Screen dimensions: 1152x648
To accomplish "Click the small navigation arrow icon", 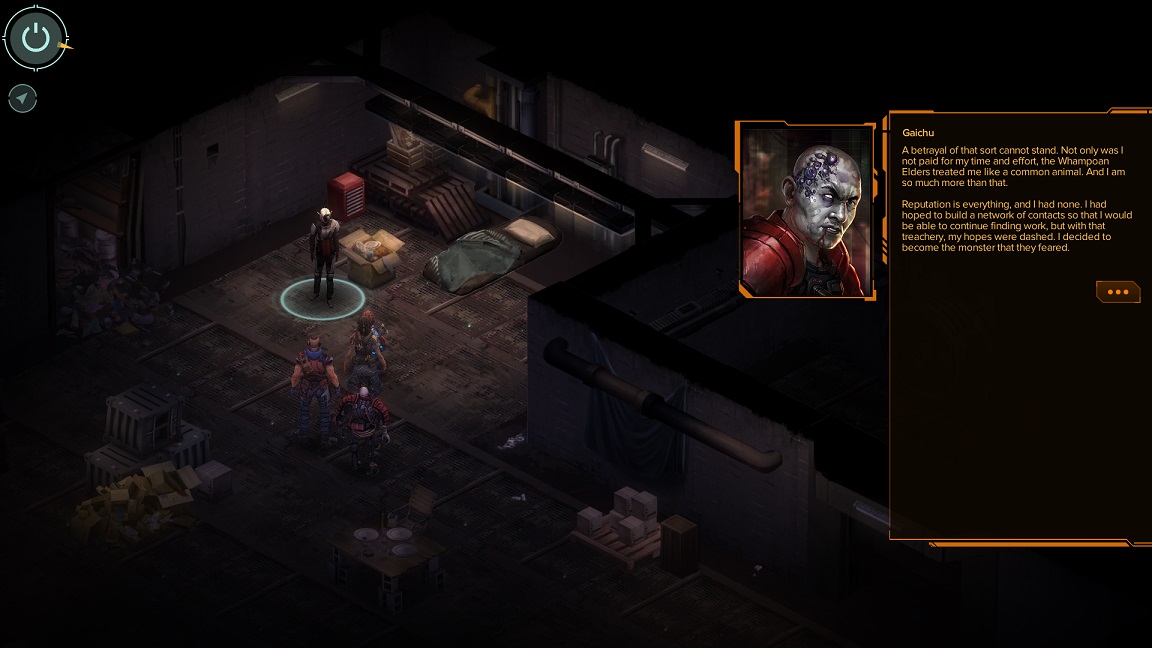I will (22, 98).
